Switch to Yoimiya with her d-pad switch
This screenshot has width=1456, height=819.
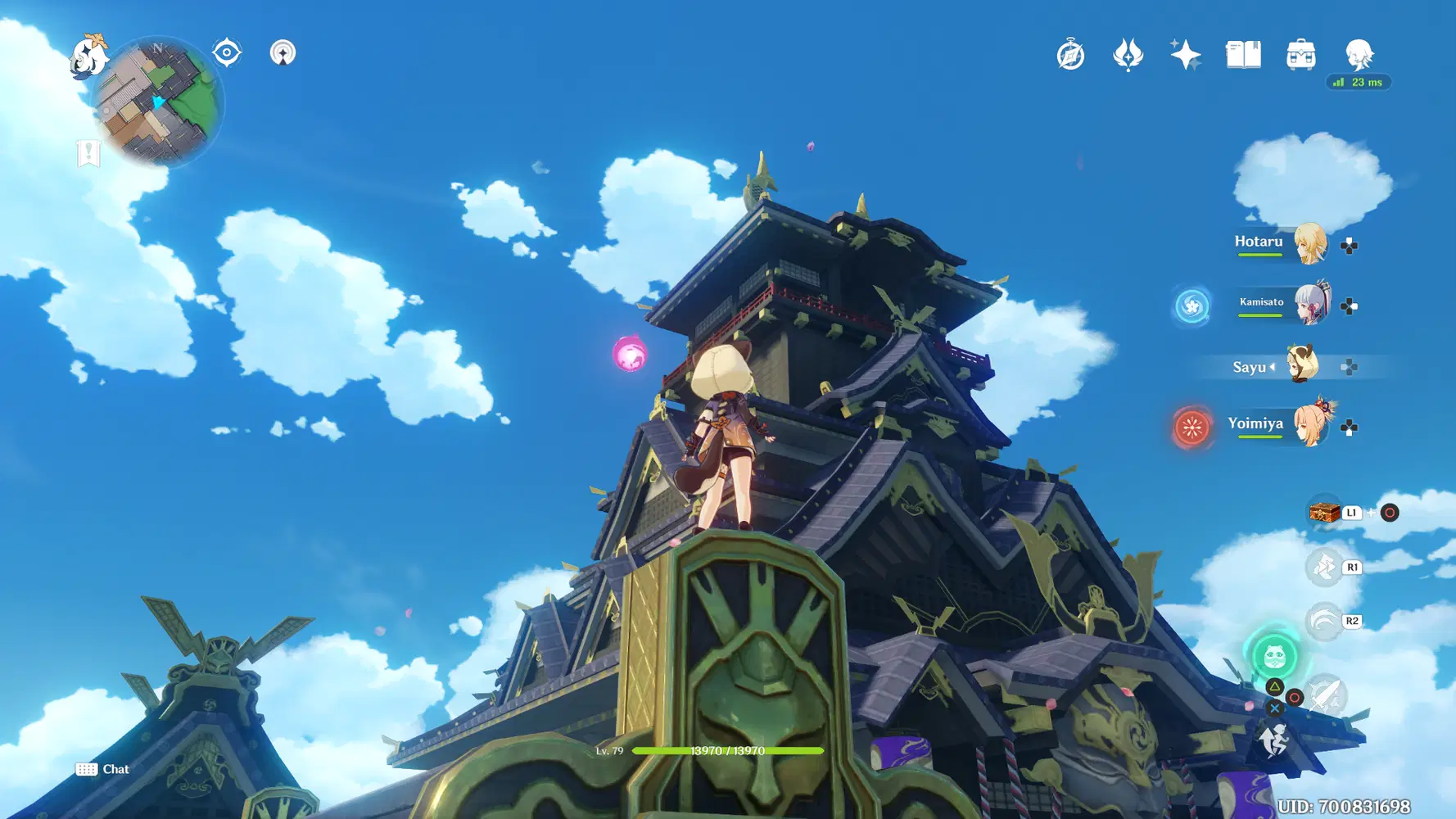point(1347,424)
